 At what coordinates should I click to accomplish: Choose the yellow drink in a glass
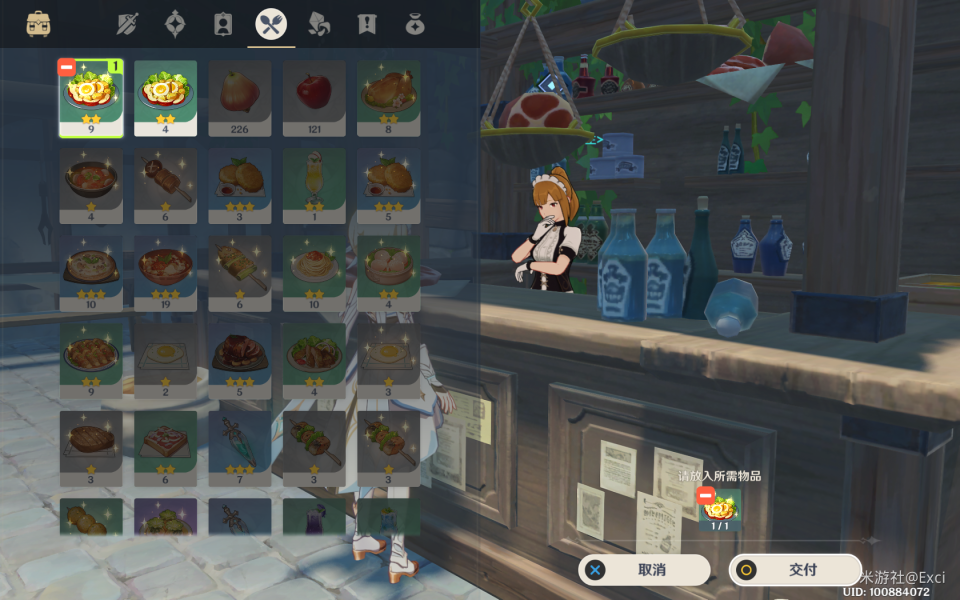pos(314,186)
